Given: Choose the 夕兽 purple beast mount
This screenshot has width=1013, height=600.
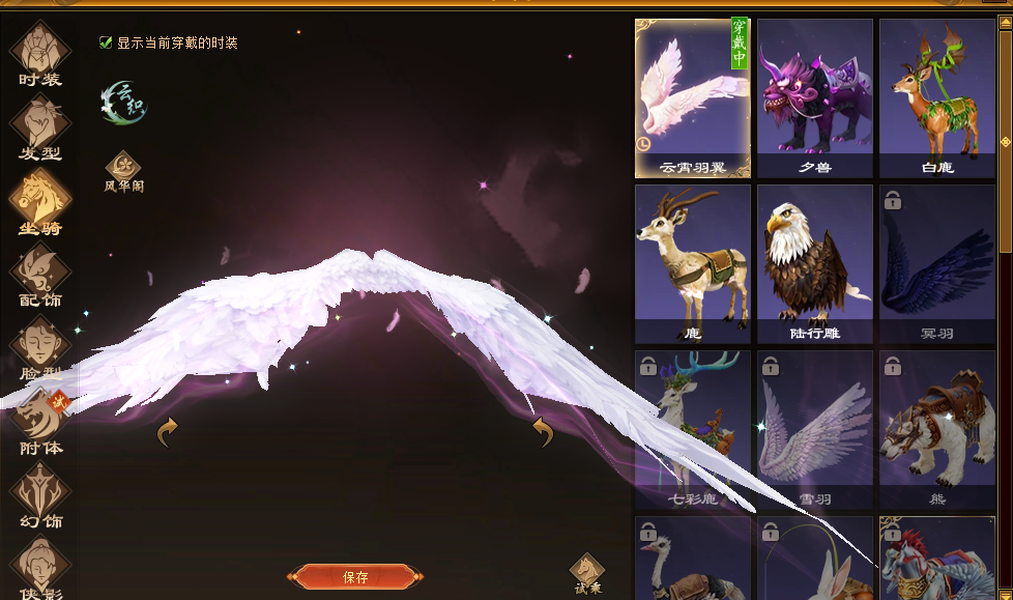Looking at the screenshot, I should (814, 98).
